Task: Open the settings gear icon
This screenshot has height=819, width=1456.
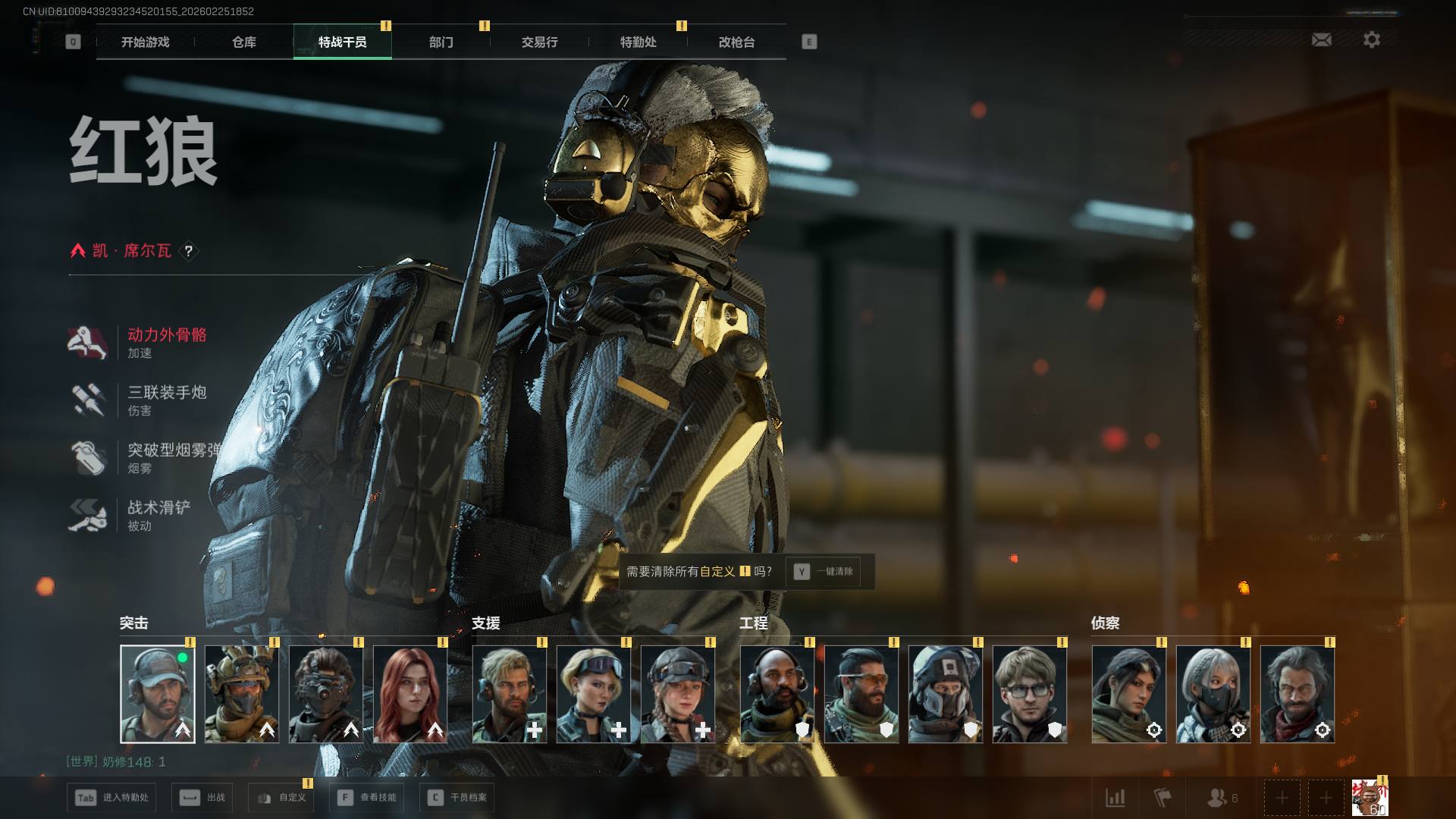Action: pyautogui.click(x=1371, y=39)
